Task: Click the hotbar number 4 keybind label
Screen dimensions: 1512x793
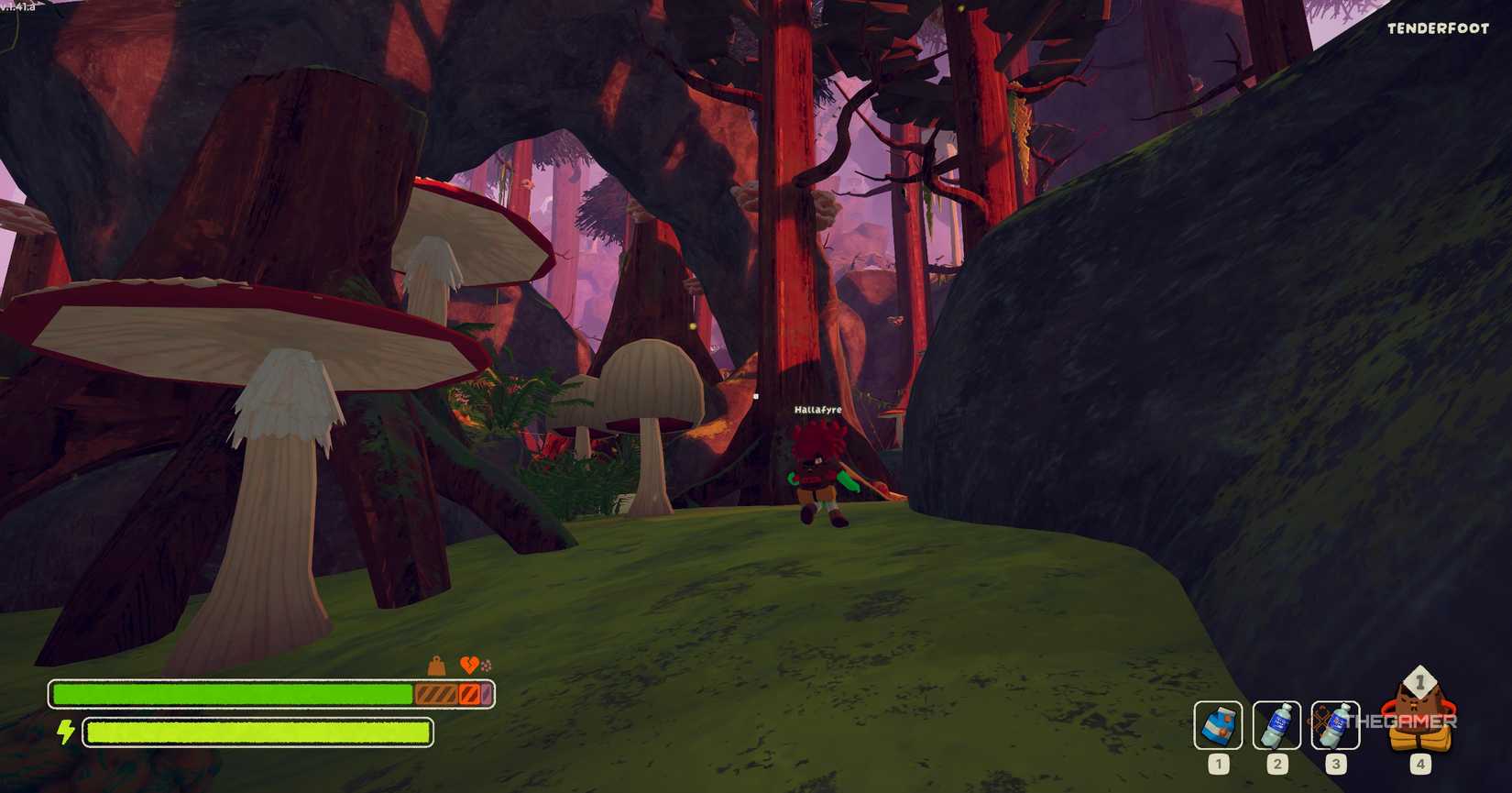Action: (1420, 764)
